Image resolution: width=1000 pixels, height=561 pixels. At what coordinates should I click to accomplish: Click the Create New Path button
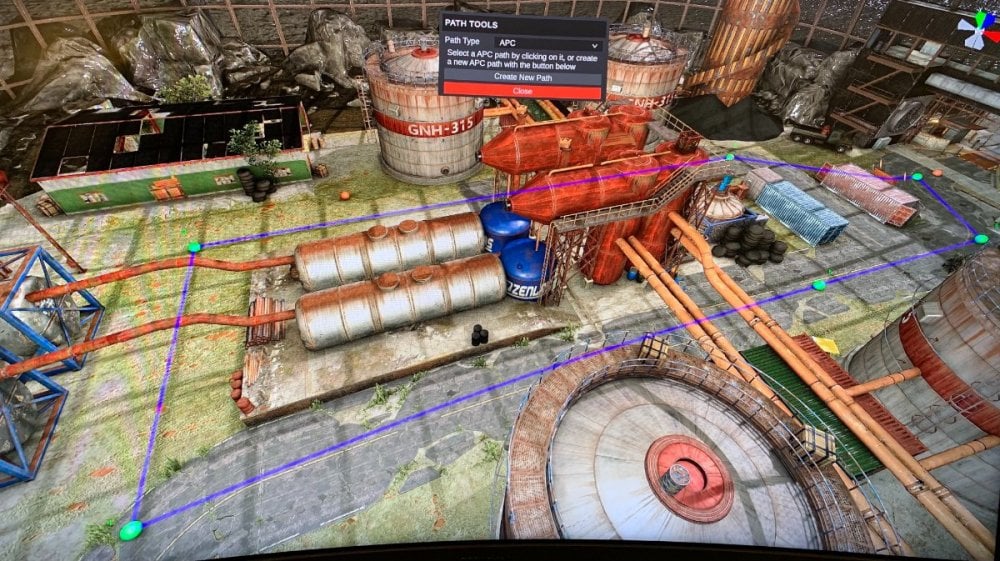point(522,77)
